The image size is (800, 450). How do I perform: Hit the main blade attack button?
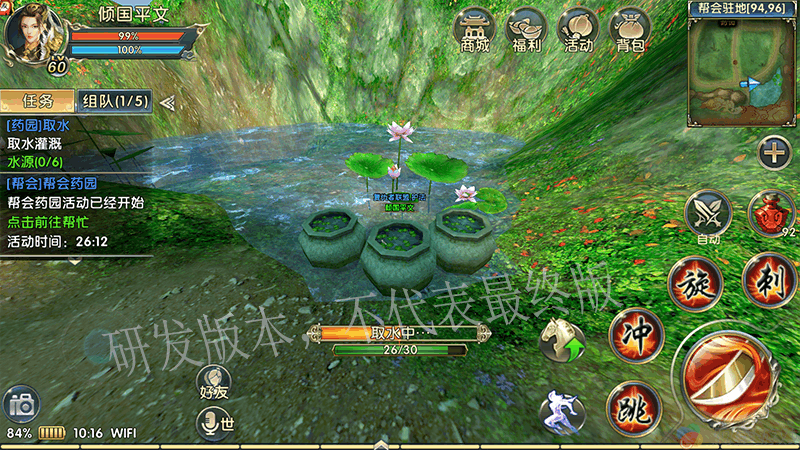(x=729, y=381)
